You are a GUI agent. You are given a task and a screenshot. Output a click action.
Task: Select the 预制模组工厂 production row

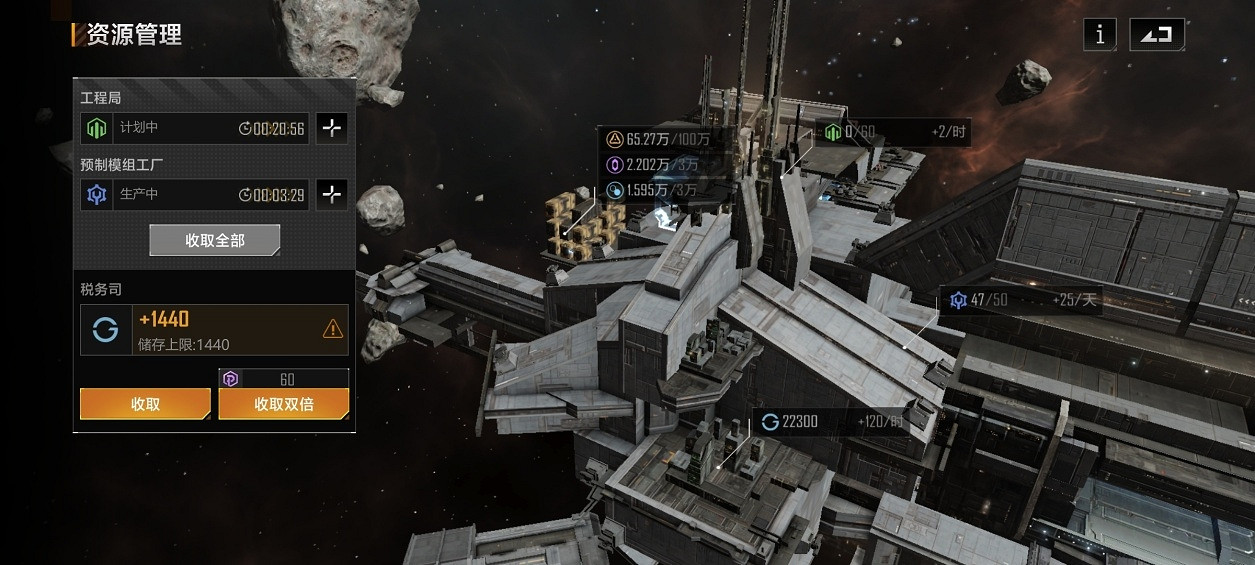[x=195, y=194]
